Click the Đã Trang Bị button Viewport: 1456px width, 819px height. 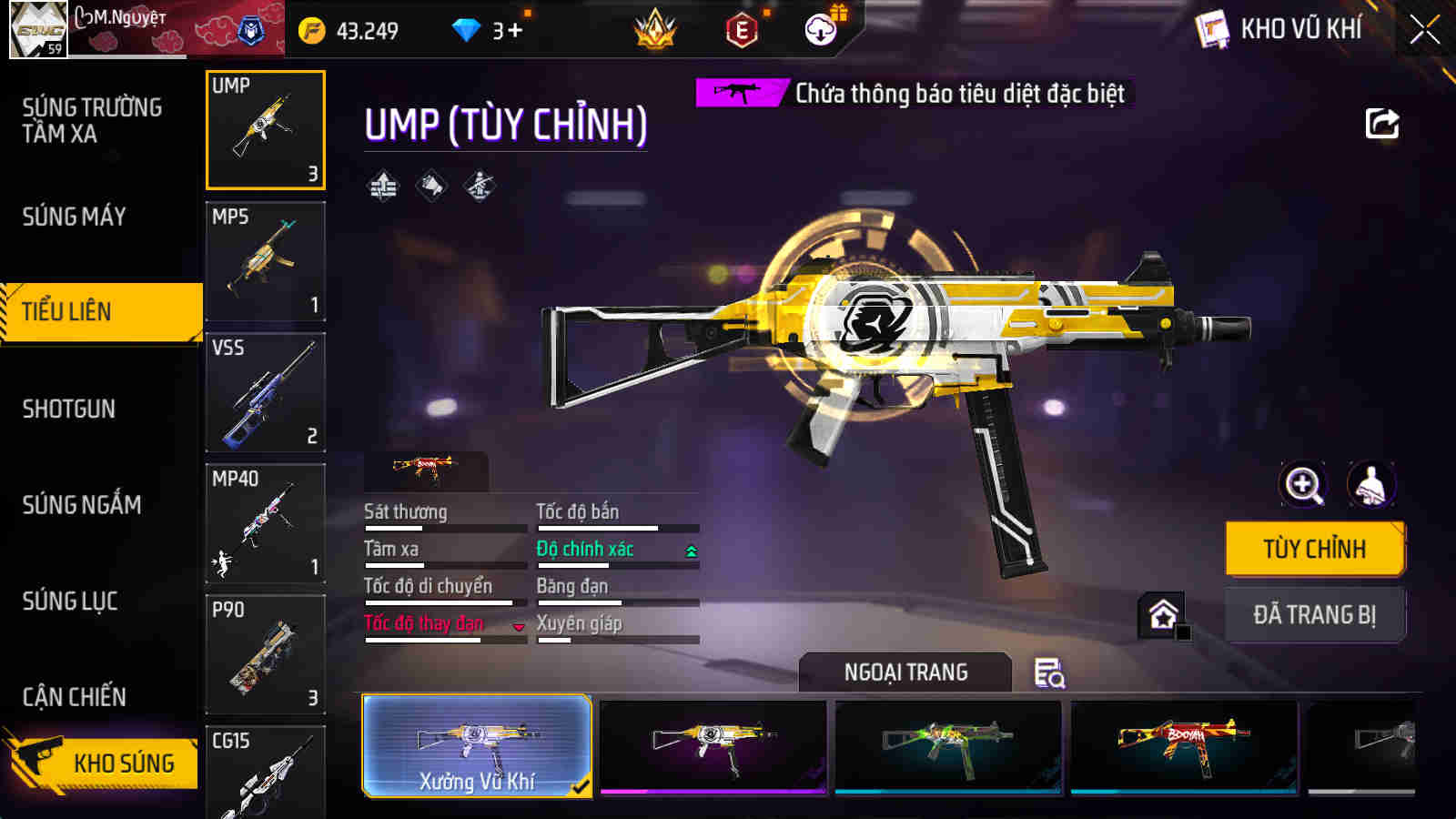[x=1314, y=615]
